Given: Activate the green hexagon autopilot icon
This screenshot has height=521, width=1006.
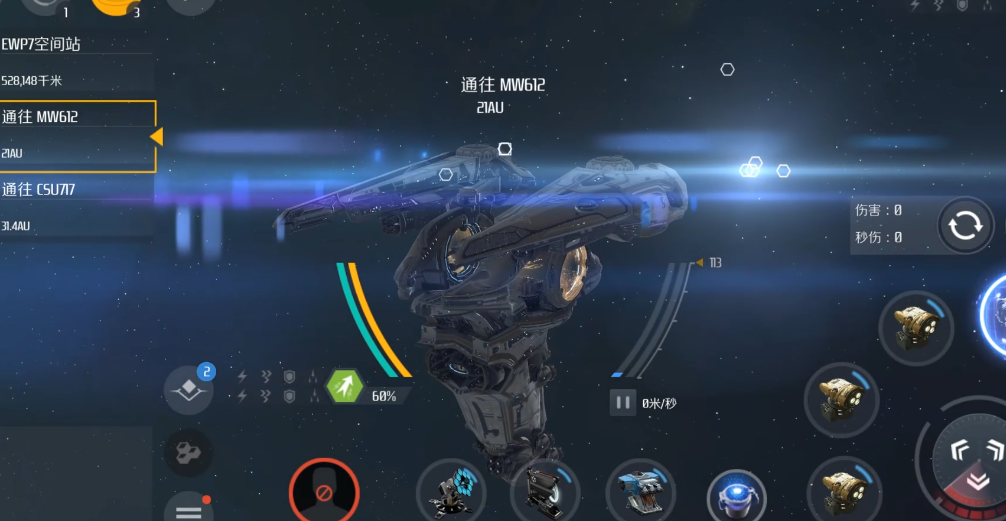Looking at the screenshot, I should pyautogui.click(x=345, y=386).
